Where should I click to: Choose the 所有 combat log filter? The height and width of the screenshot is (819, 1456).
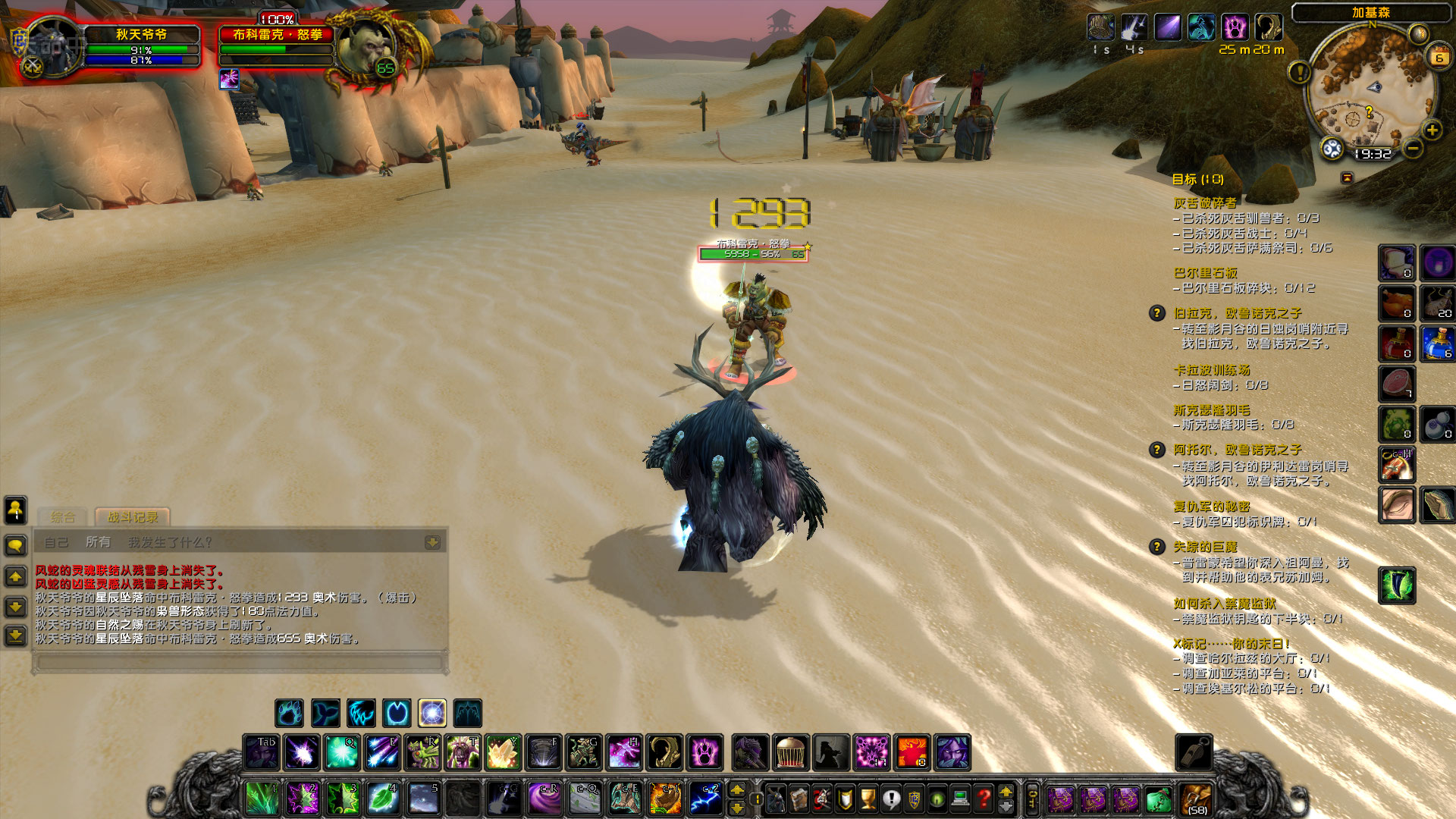point(98,542)
